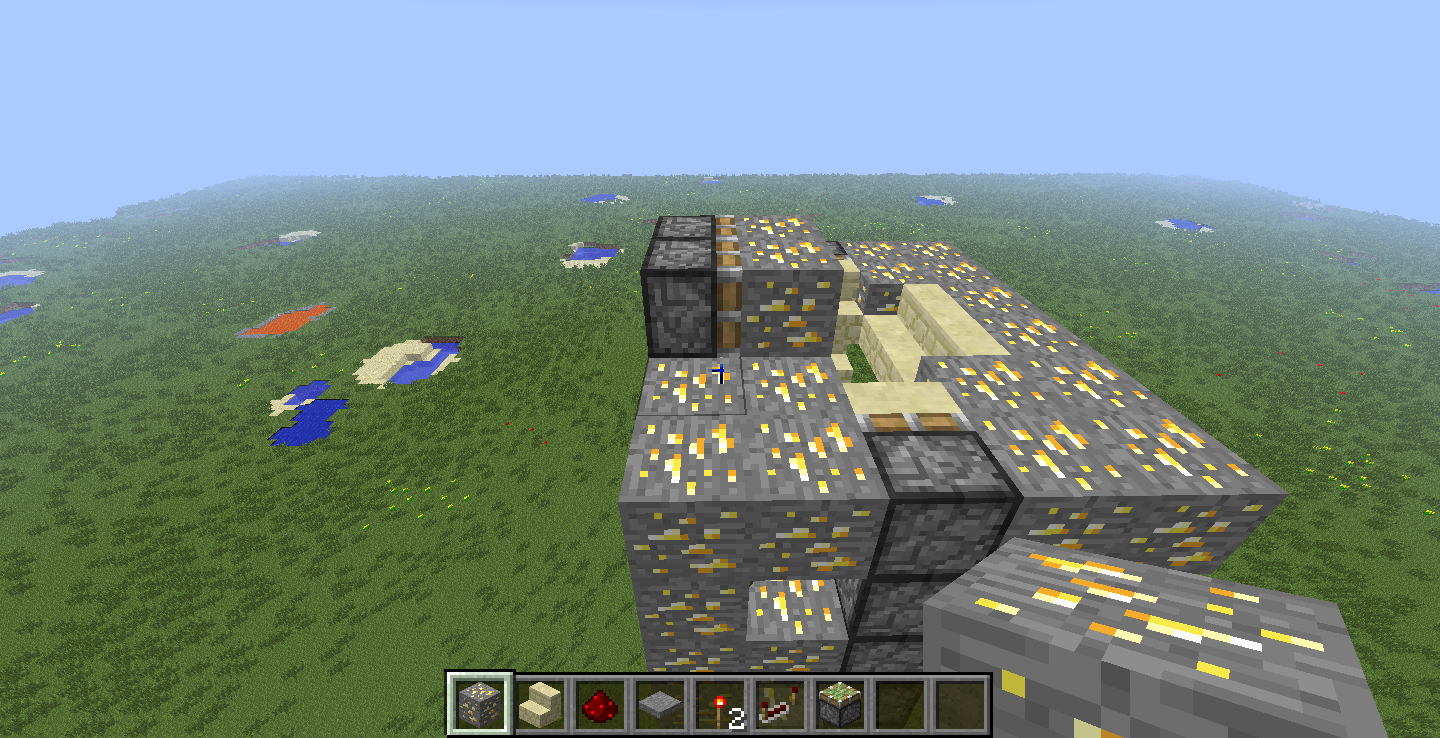Pick the stone pressure plate slot
The width and height of the screenshot is (1440, 738).
pyautogui.click(x=659, y=703)
